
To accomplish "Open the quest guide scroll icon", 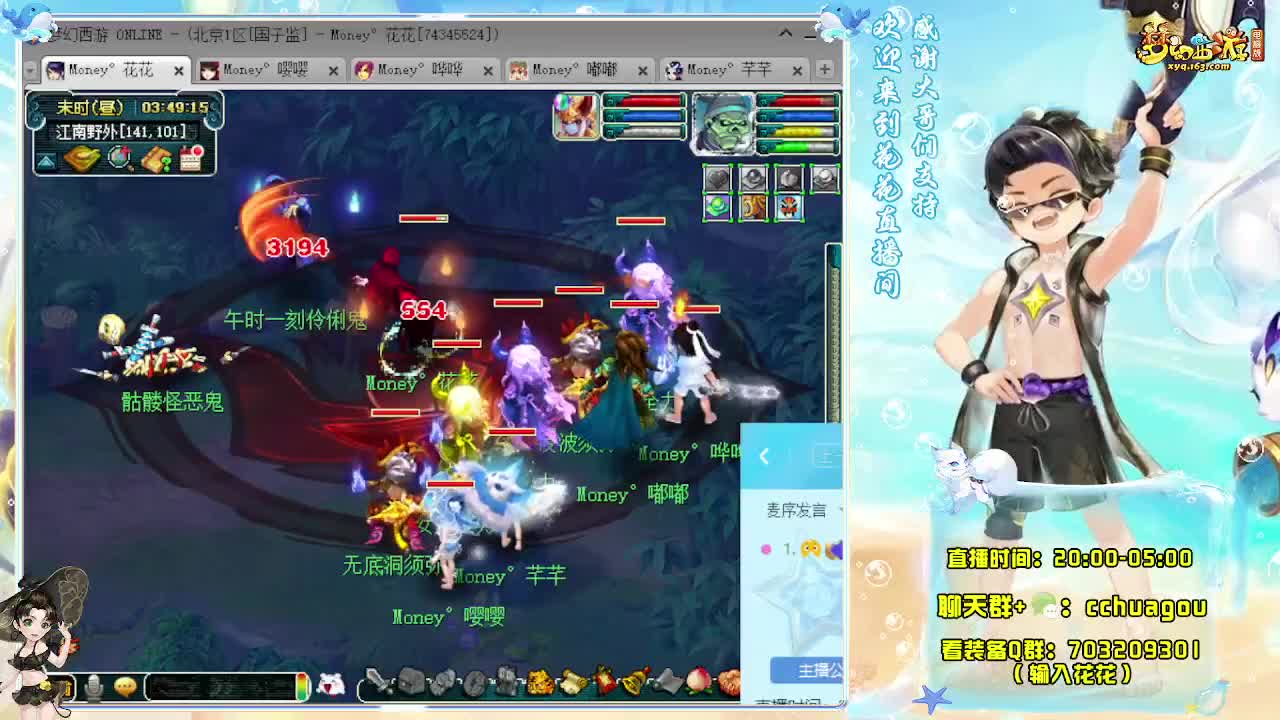I will pos(155,160).
